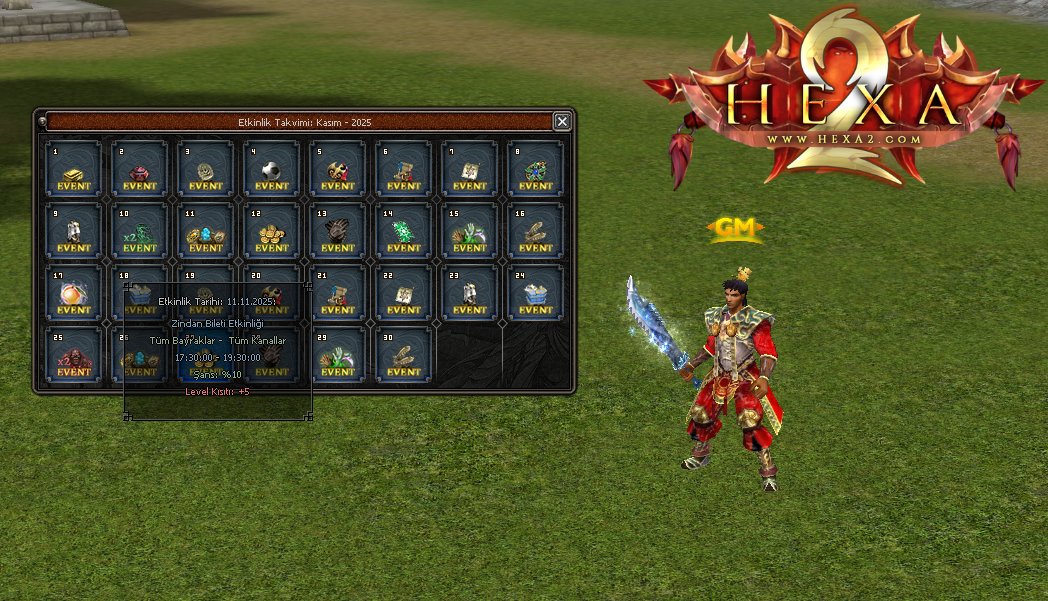Choose the day 11 event cell
The width and height of the screenshot is (1048, 601).
point(205,232)
